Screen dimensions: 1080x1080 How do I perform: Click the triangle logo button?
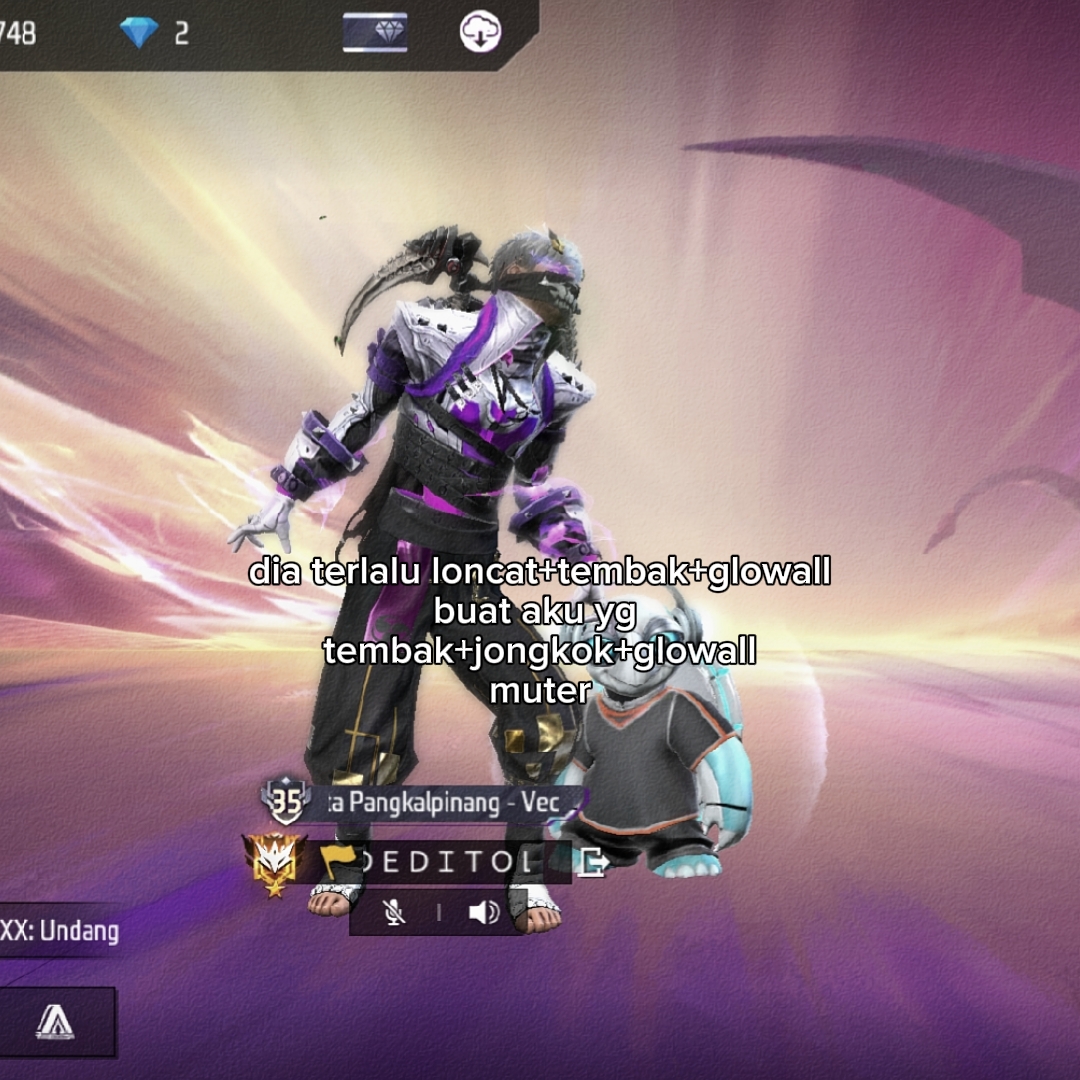pos(56,1022)
